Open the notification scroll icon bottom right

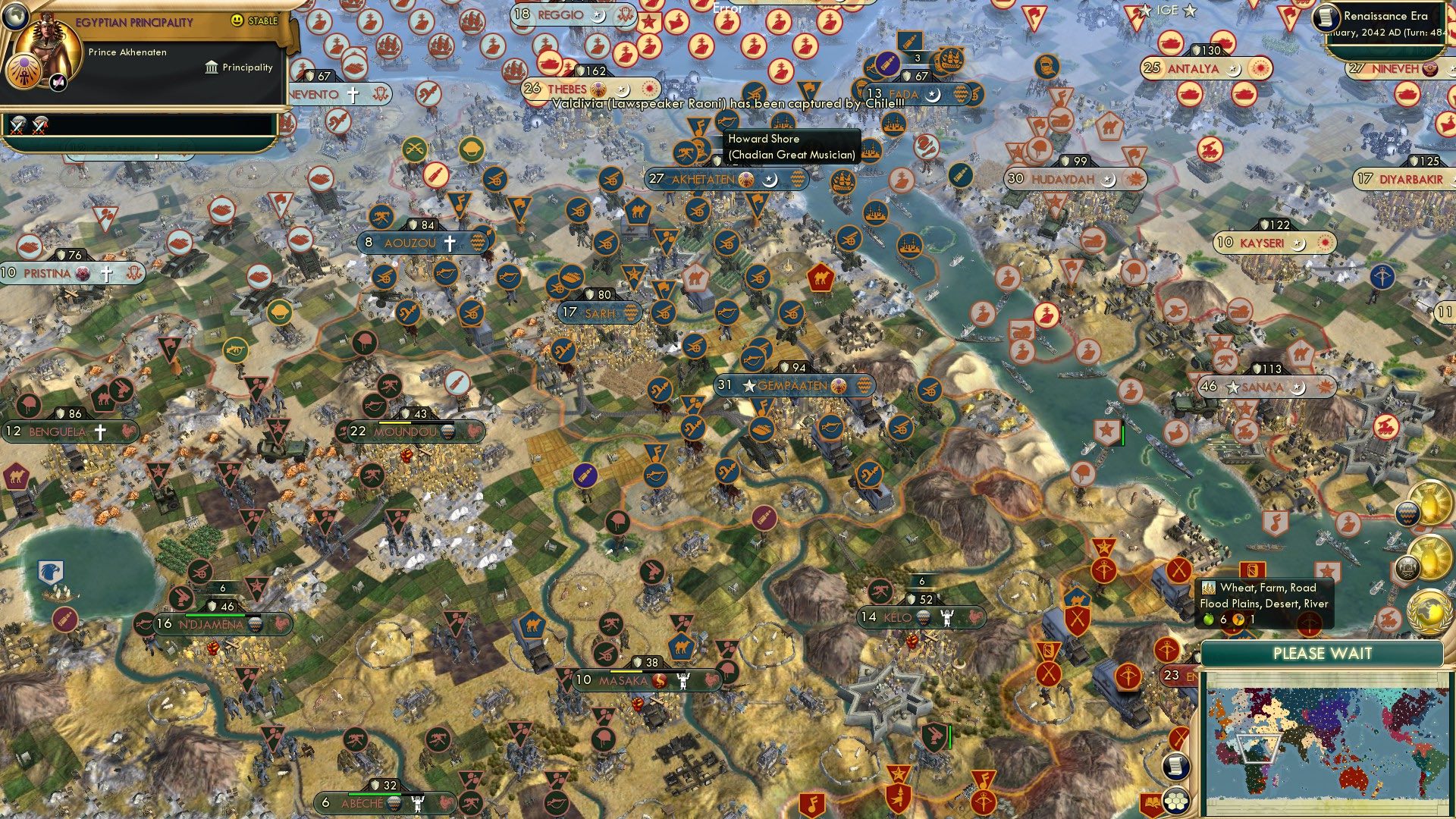tap(1176, 767)
